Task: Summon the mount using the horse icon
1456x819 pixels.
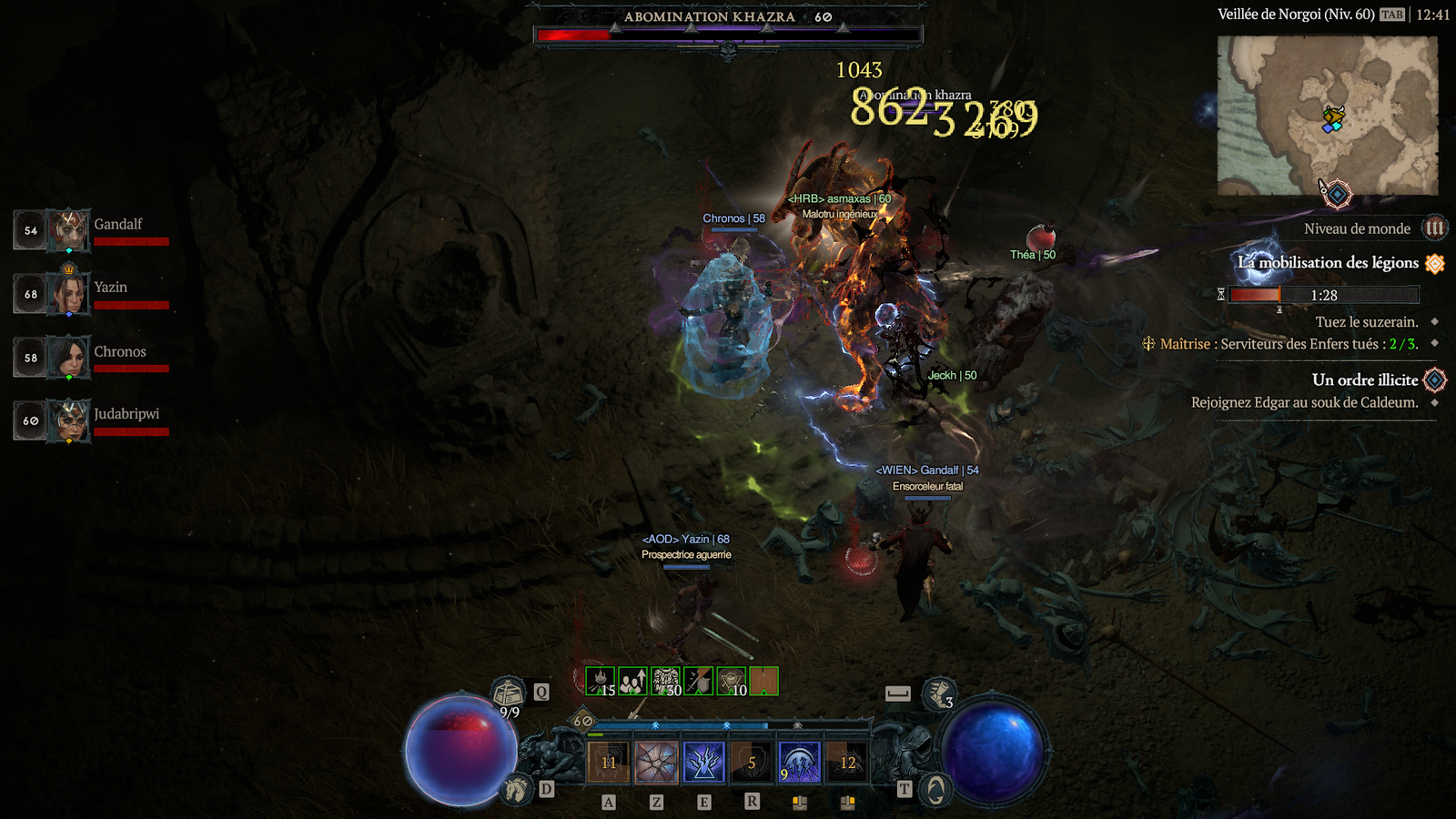Action: coord(516,788)
